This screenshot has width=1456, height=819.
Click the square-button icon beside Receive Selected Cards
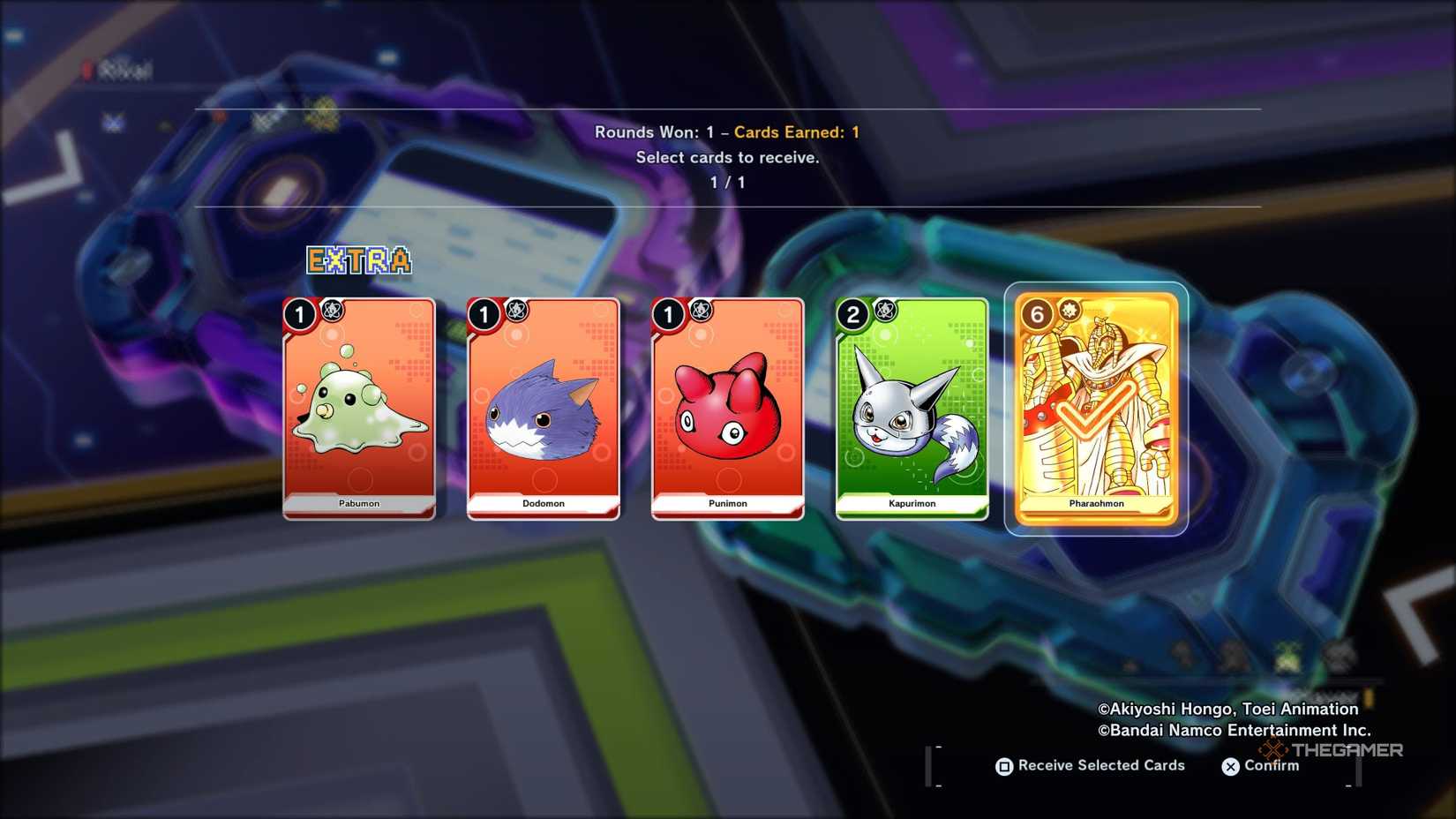click(1003, 767)
